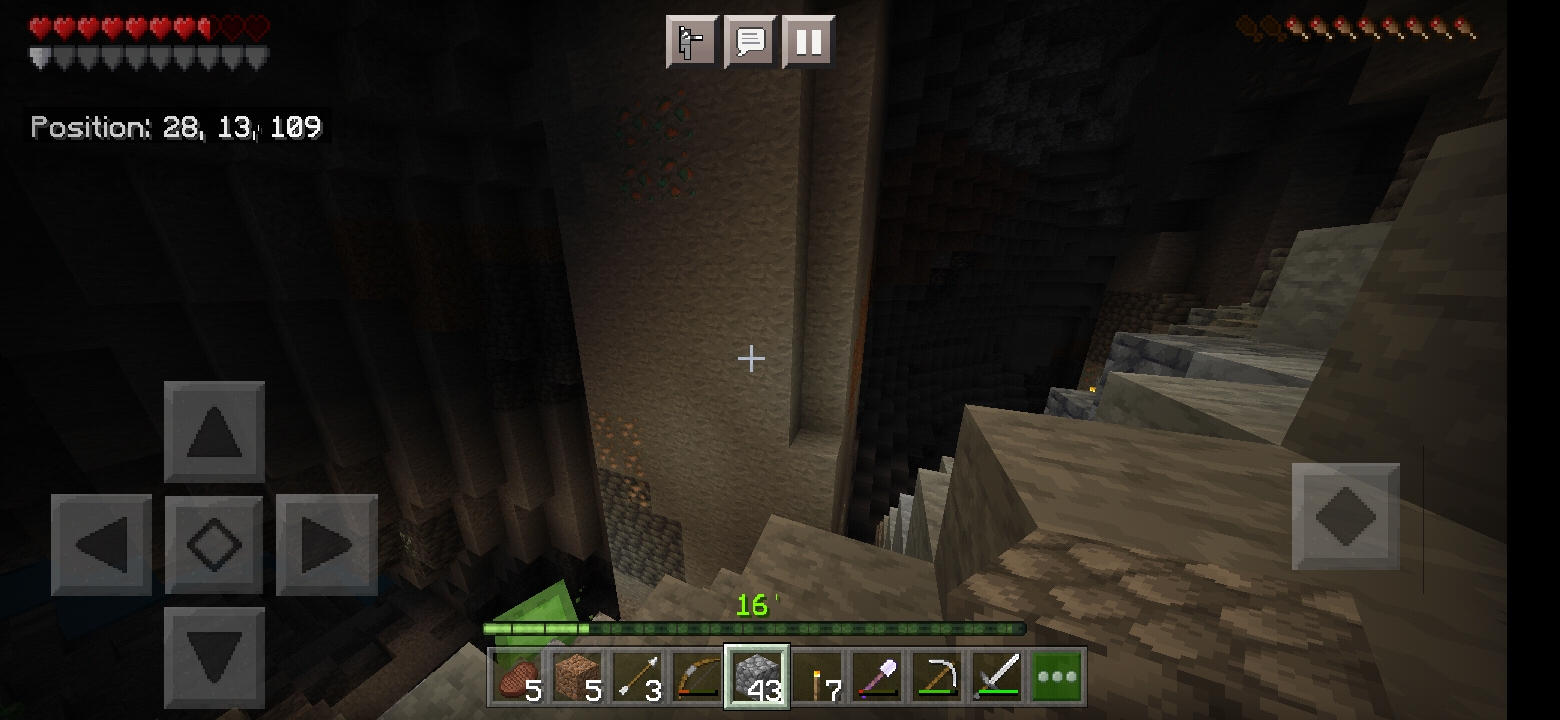Viewport: 1560px width, 720px height.
Task: Tap the move forward arrow
Action: click(214, 432)
